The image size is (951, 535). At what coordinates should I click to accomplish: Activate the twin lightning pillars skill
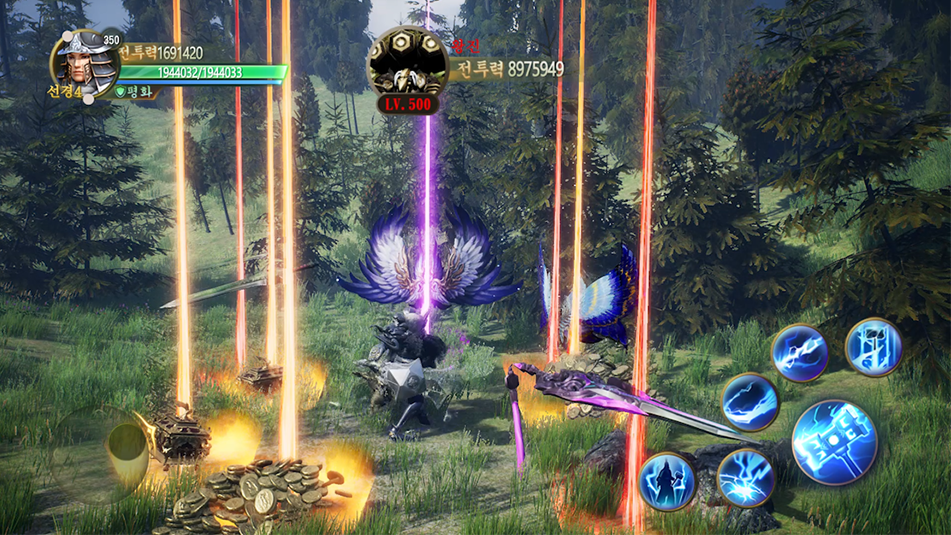point(874,347)
